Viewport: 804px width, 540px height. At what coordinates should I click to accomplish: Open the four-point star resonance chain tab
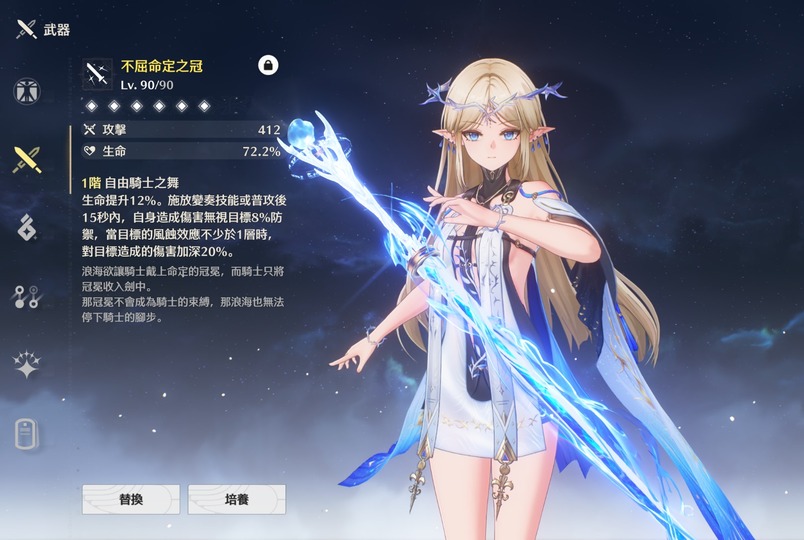(26, 364)
